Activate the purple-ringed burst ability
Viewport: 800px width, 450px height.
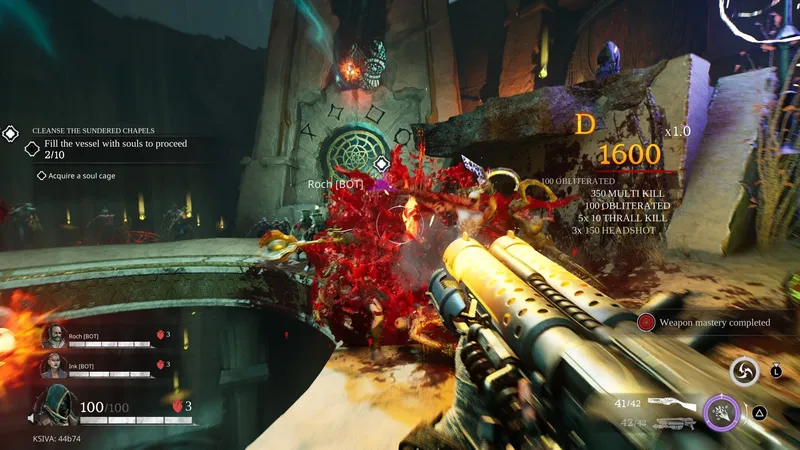tap(721, 411)
